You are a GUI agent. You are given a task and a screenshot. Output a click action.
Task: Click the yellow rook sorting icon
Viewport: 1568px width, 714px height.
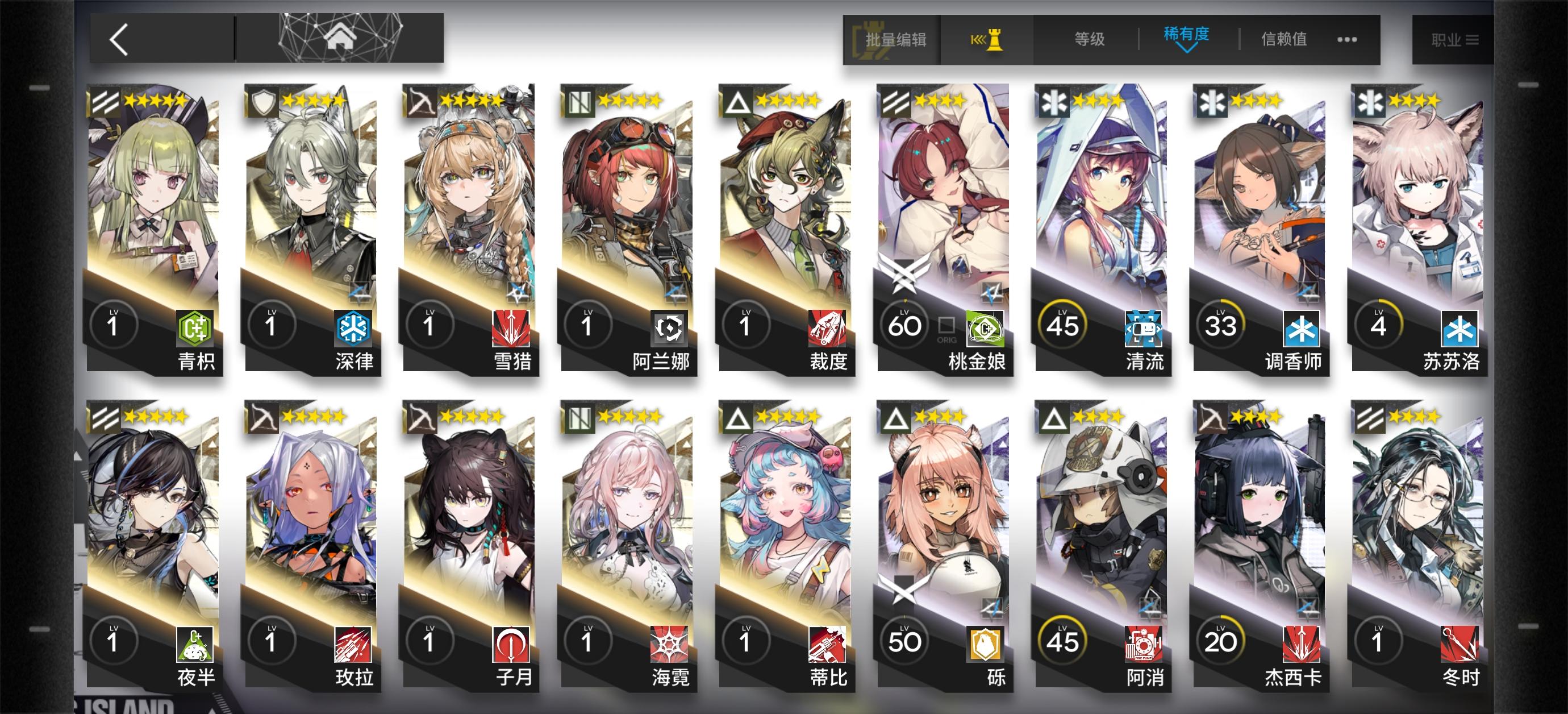point(992,39)
